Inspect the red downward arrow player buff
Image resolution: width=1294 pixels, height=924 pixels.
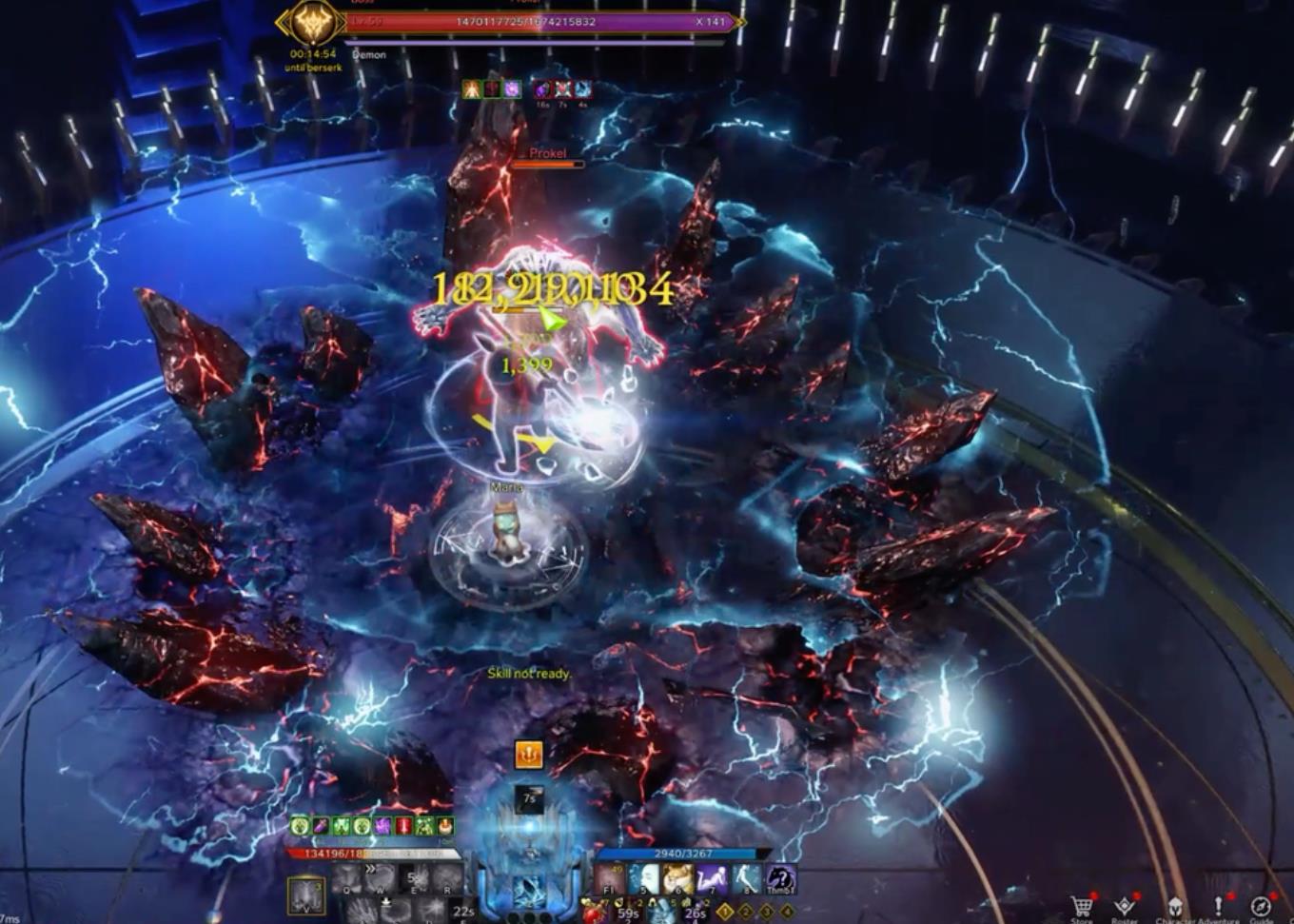403,826
